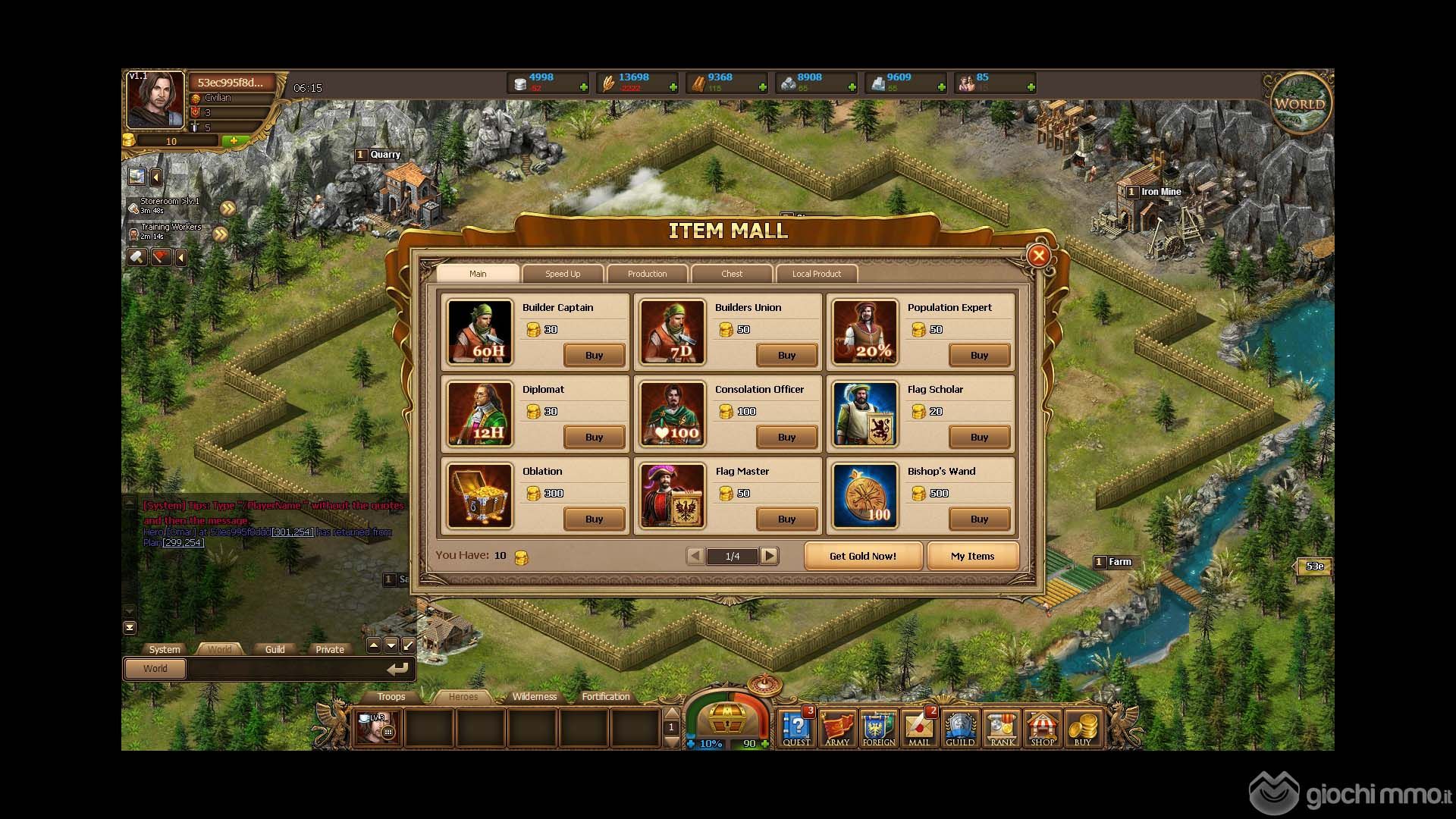Switch to the Speed Up tab
The height and width of the screenshot is (819, 1456).
pyautogui.click(x=563, y=274)
